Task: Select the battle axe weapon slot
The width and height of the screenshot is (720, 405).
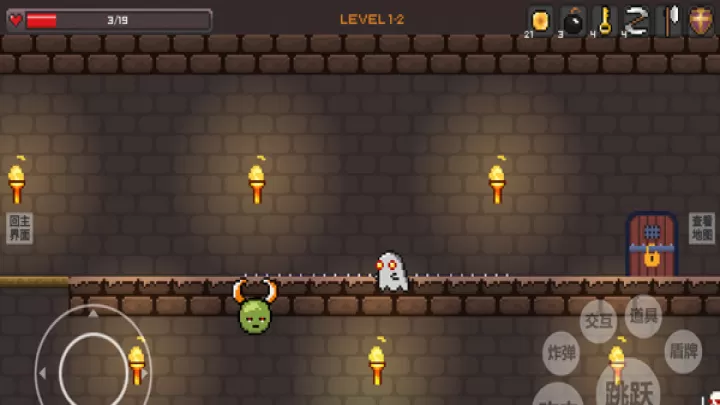Action: [x=669, y=20]
